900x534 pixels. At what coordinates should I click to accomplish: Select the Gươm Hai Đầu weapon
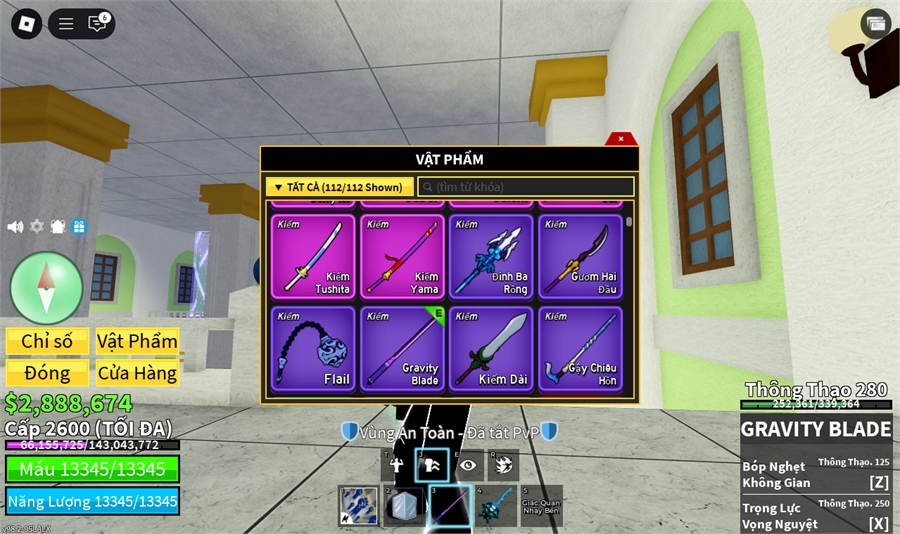579,256
